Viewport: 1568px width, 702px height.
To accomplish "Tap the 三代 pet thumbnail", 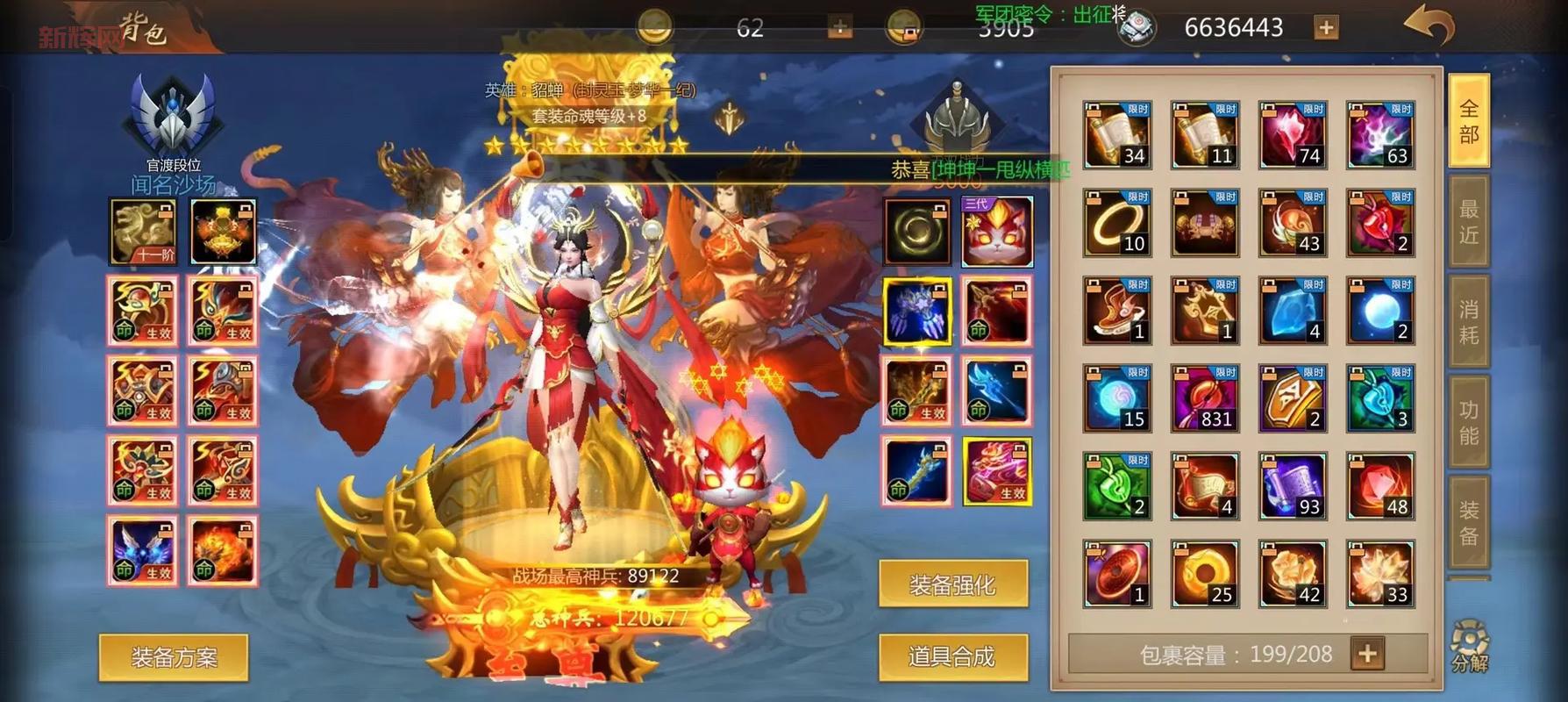I will pos(998,232).
